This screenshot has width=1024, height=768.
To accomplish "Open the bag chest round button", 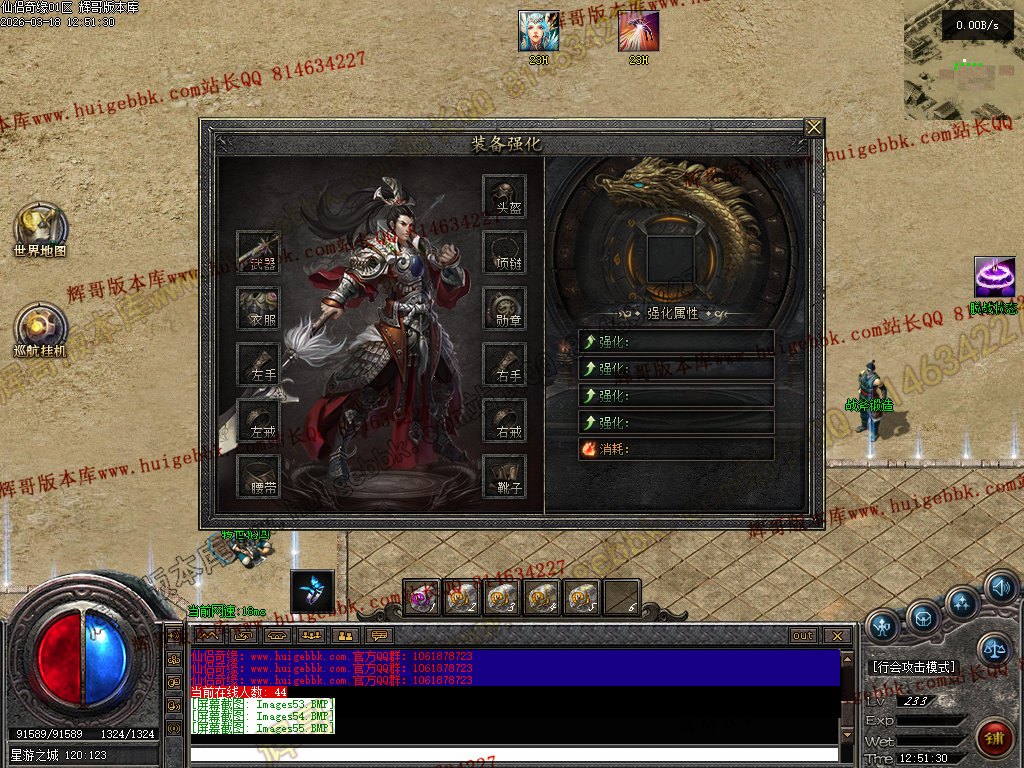I will pyautogui.click(x=922, y=615).
